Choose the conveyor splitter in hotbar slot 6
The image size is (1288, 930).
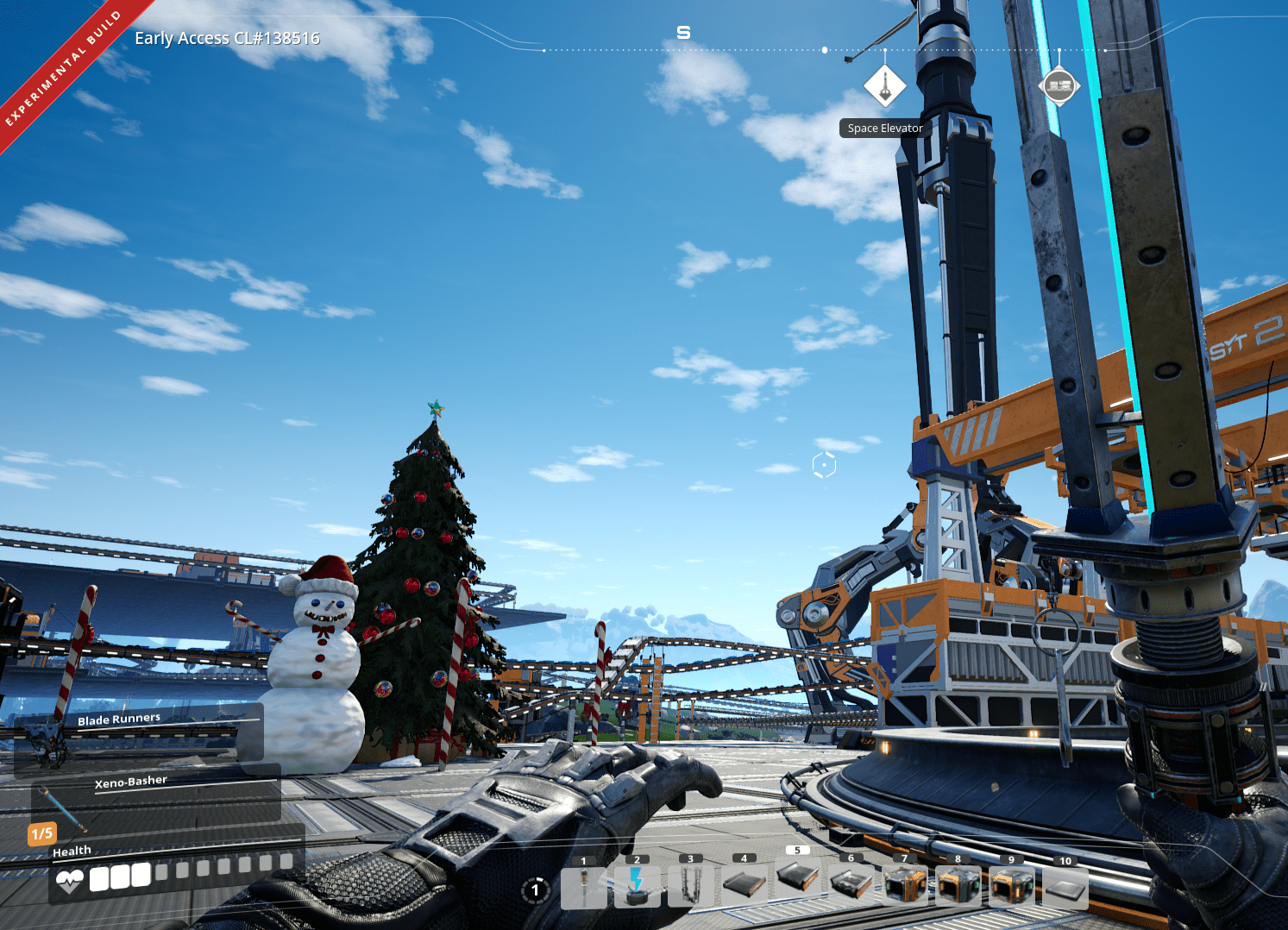click(850, 887)
